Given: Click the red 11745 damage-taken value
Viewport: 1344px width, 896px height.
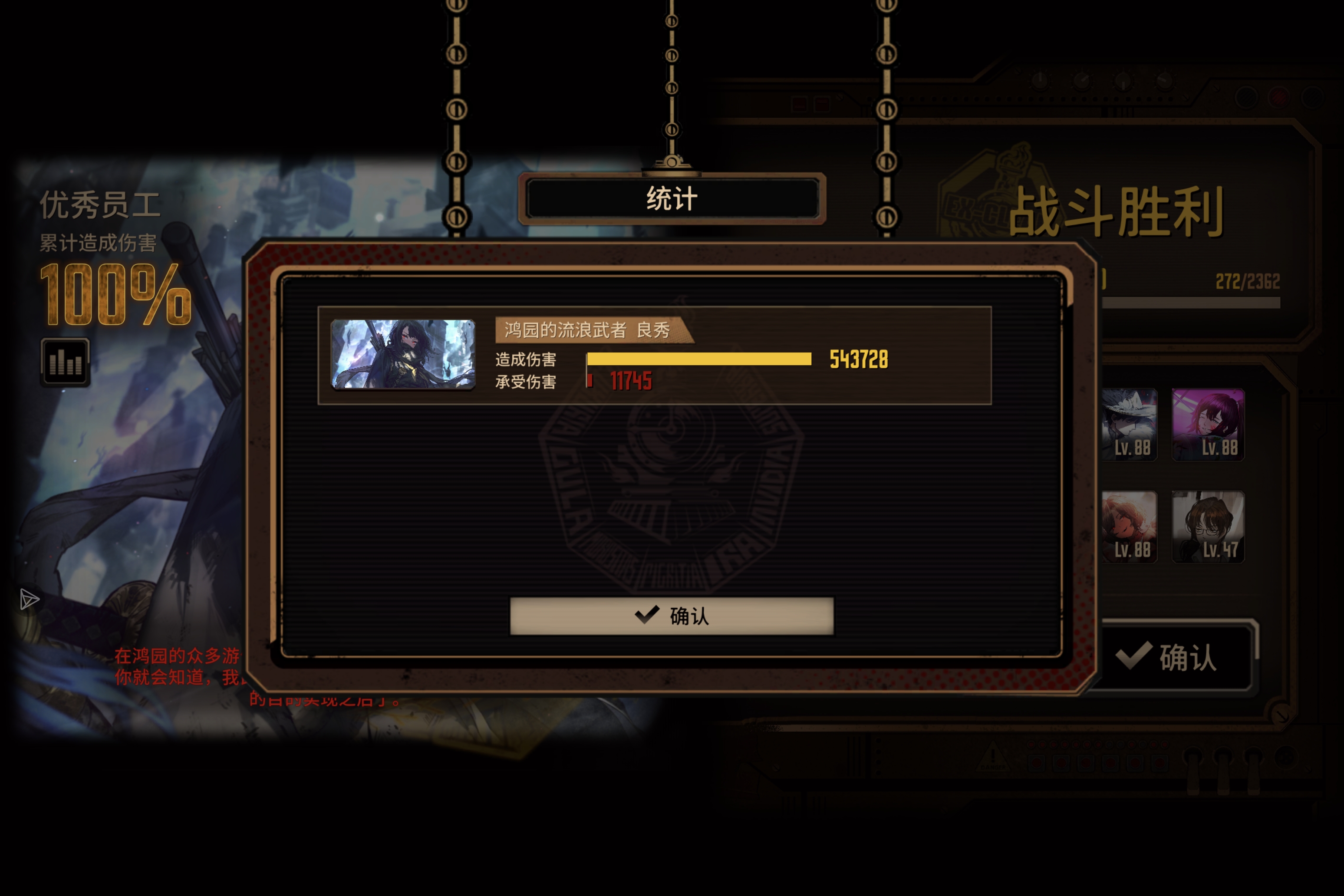Looking at the screenshot, I should [x=632, y=382].
